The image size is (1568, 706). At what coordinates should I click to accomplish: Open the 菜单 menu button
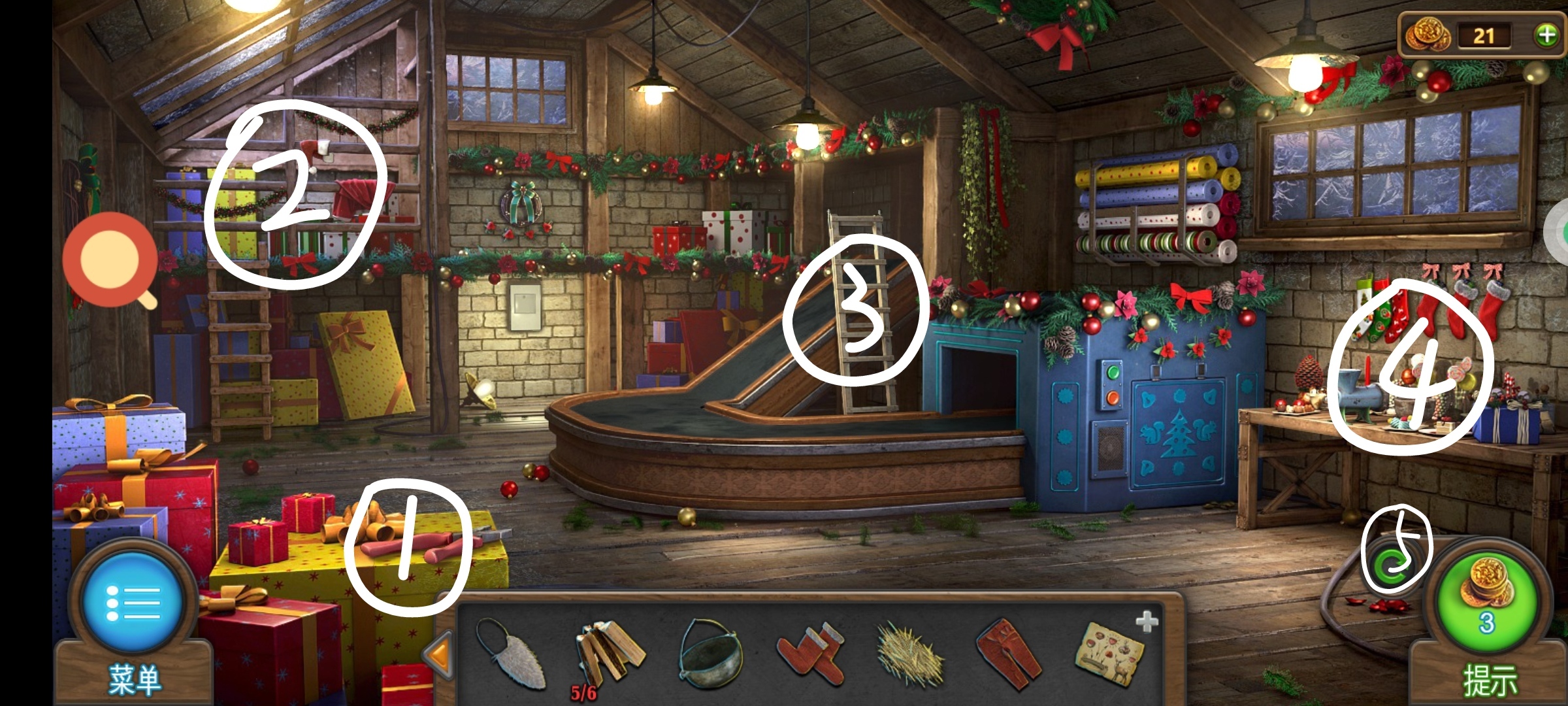point(133,605)
